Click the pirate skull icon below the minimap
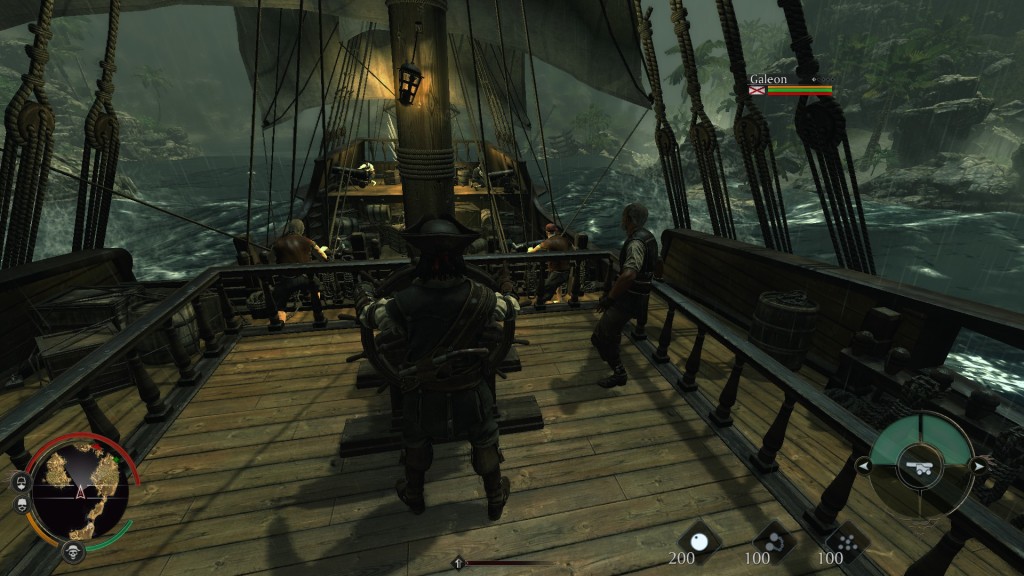 [72, 551]
